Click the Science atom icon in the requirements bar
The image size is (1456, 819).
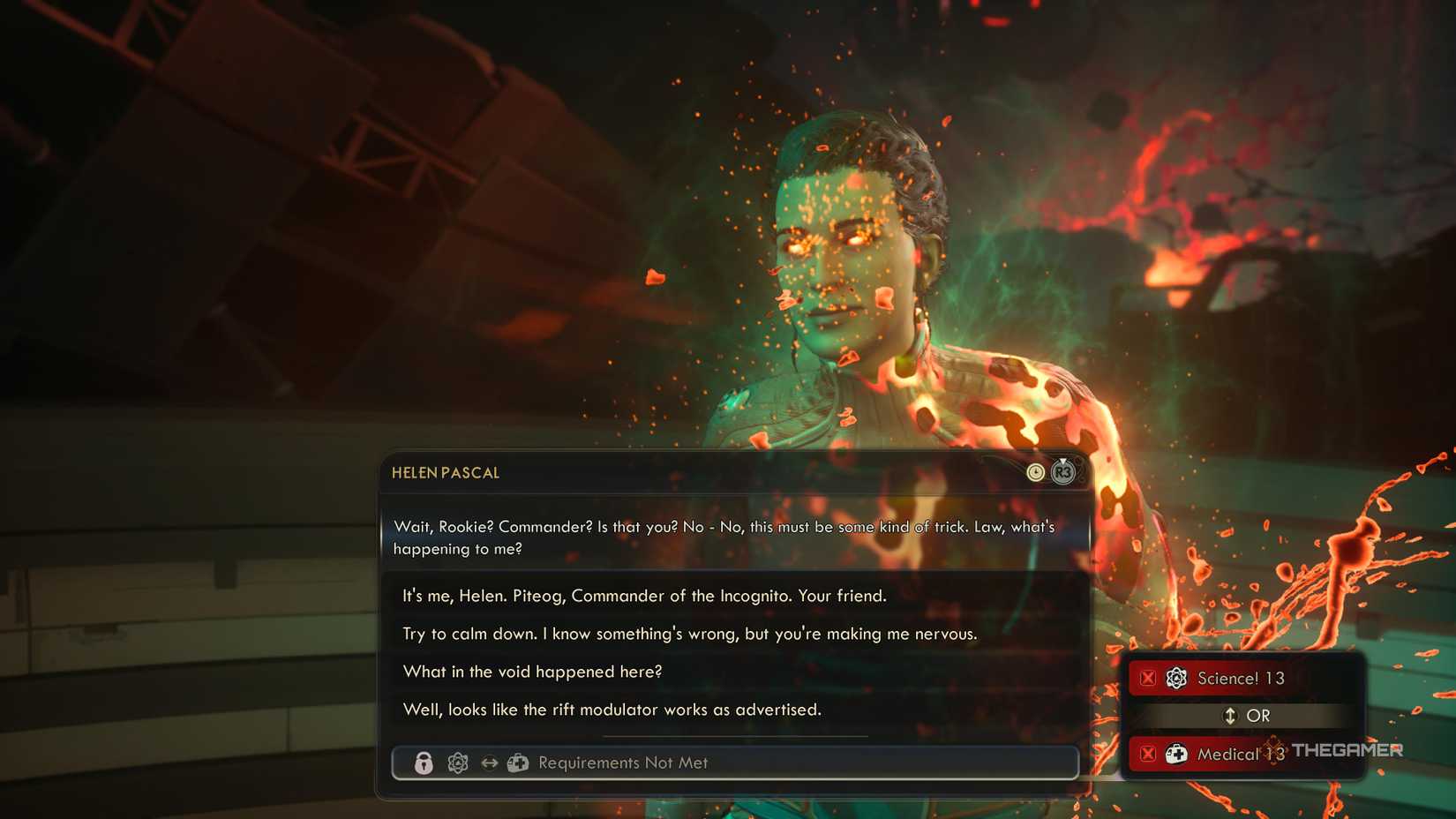click(x=456, y=763)
